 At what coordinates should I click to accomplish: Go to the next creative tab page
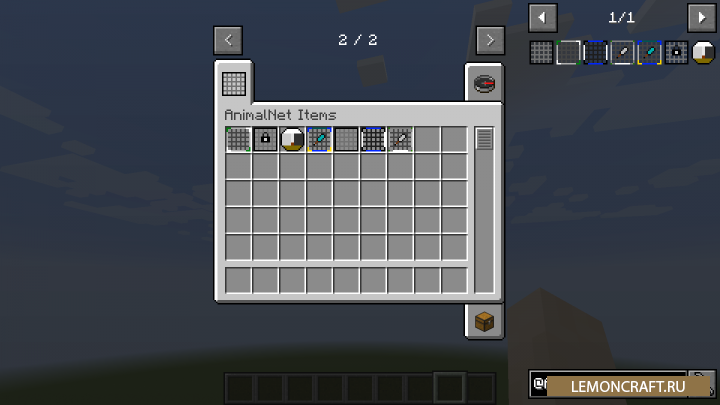[x=489, y=40]
